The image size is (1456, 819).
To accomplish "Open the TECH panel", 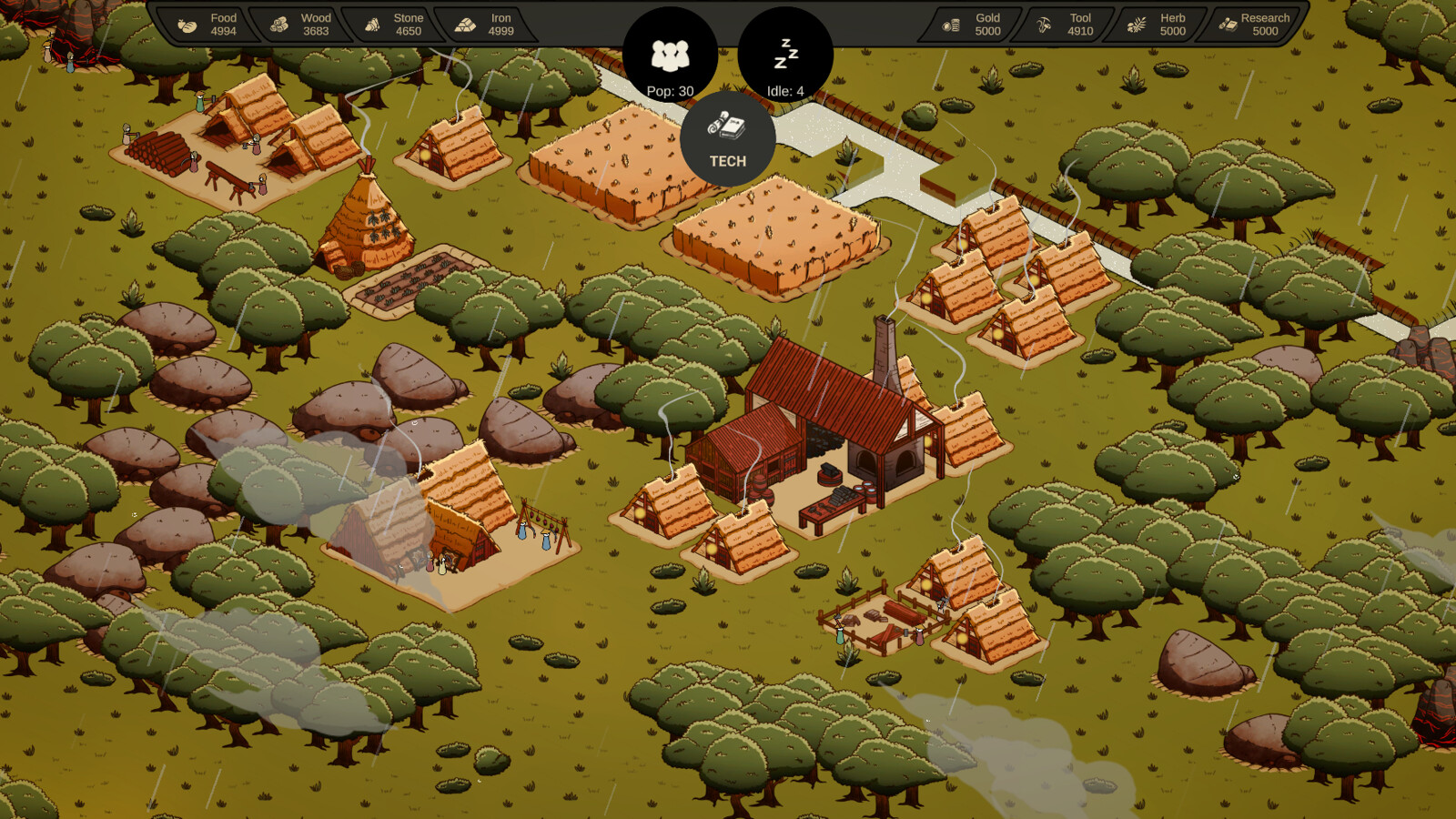I will click(728, 141).
